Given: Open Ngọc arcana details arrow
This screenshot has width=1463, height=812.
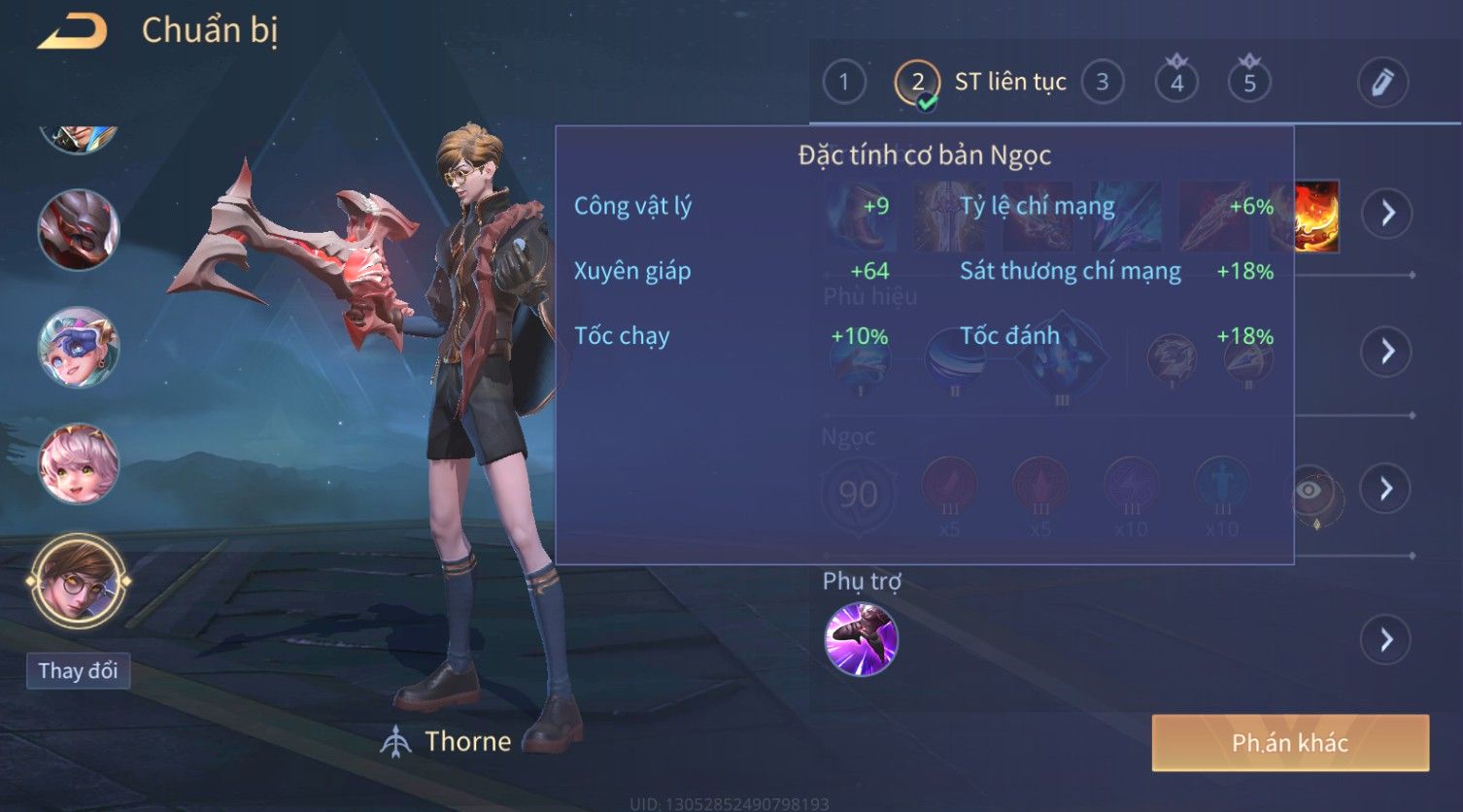Looking at the screenshot, I should coord(1386,489).
